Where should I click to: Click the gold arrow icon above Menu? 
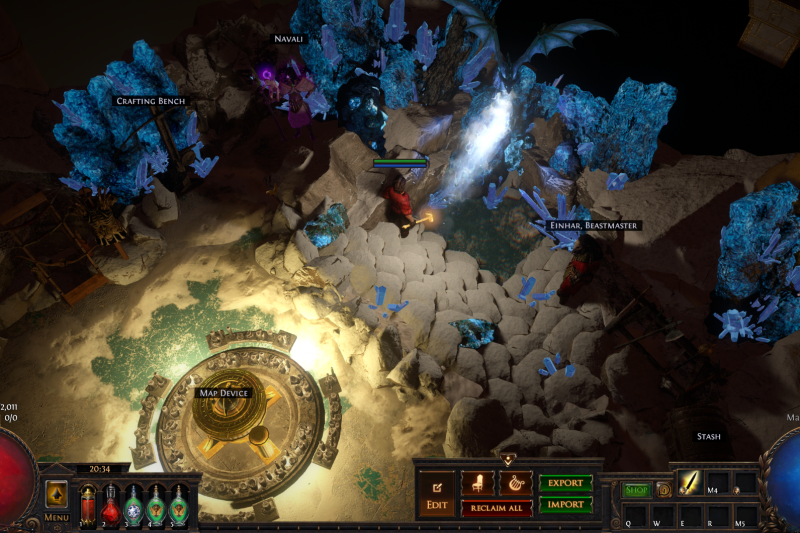point(57,494)
